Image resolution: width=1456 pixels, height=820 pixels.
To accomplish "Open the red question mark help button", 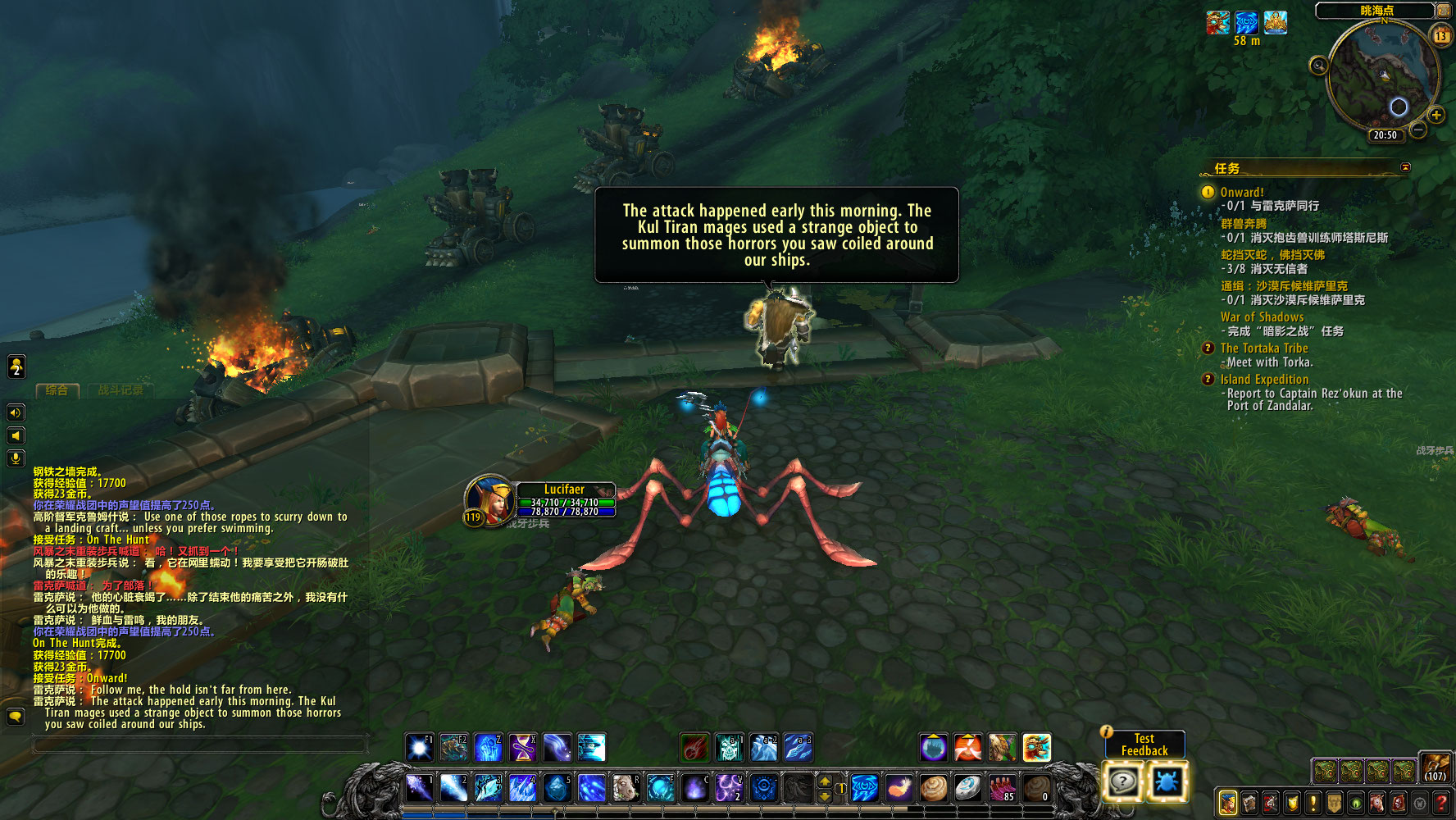I will pyautogui.click(x=1440, y=803).
